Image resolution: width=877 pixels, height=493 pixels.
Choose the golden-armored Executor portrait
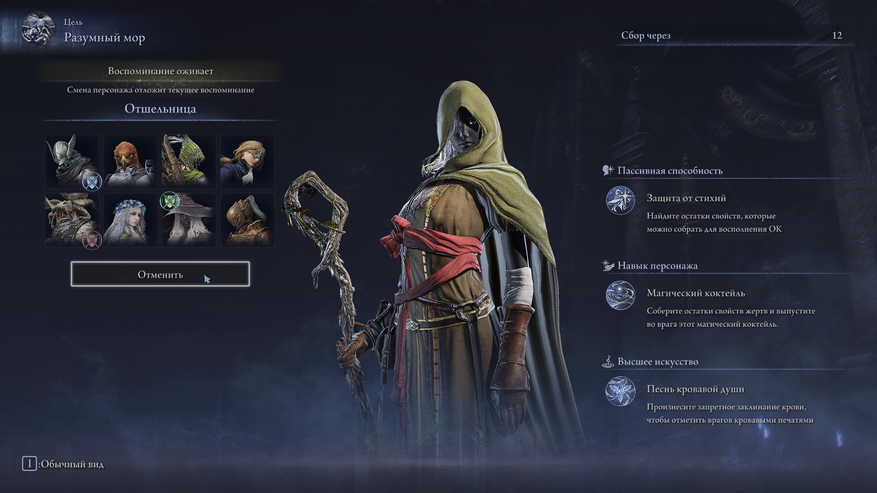[x=246, y=219]
